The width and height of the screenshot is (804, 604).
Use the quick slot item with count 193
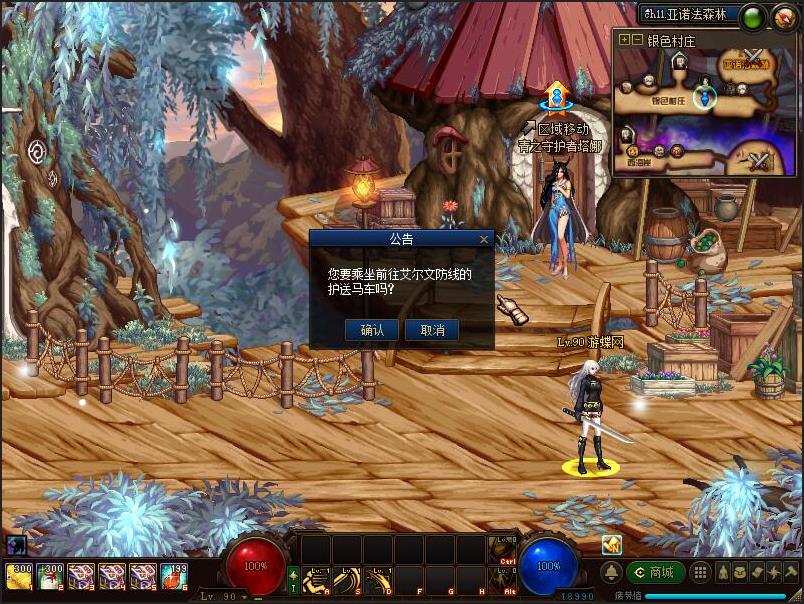174,576
